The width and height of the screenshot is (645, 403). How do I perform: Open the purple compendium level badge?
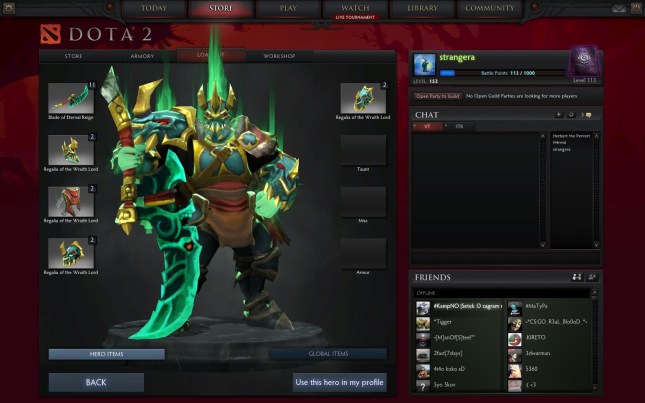(x=583, y=60)
